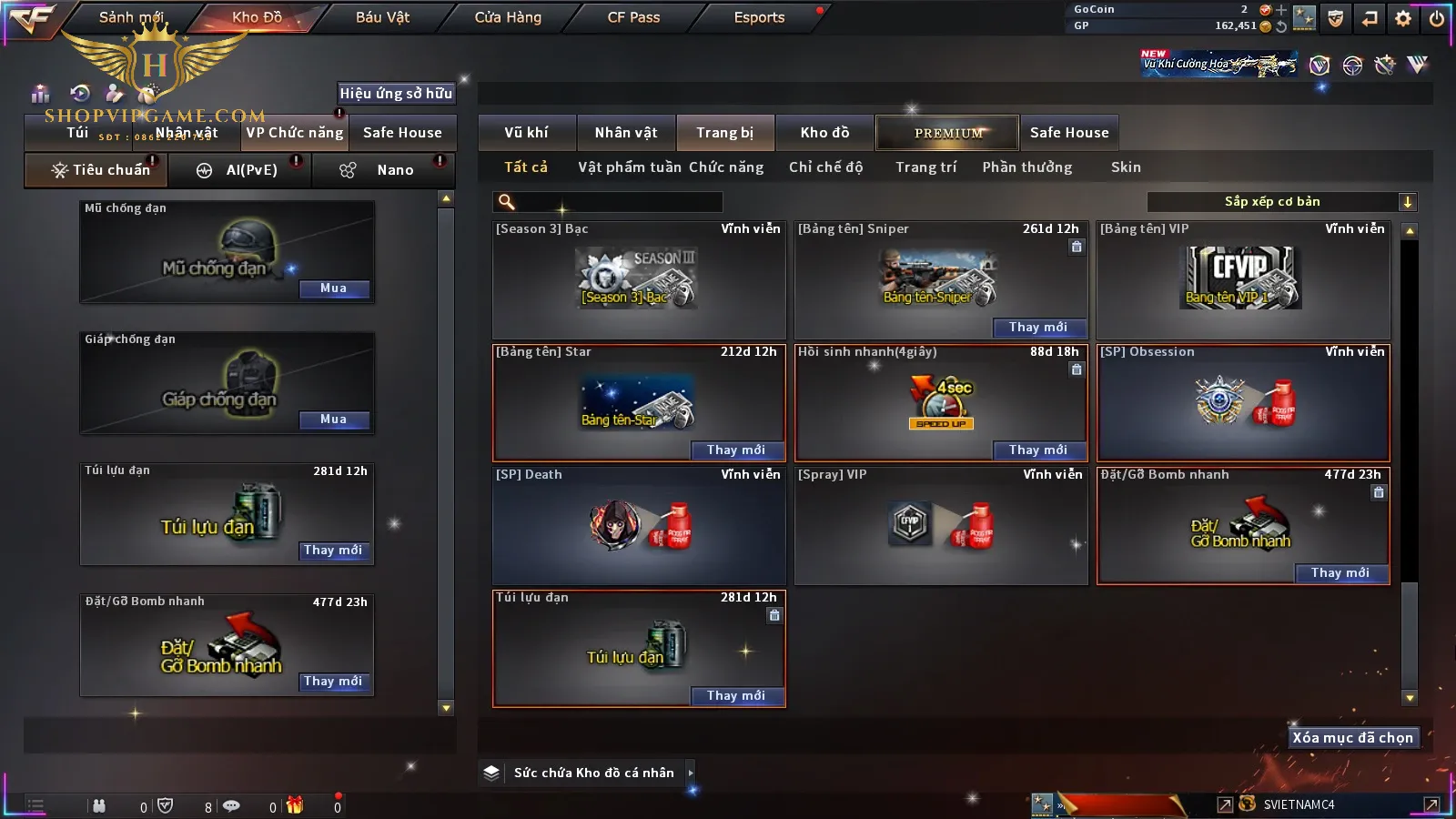Open the Báu Vật menu
1456x819 pixels.
coord(382,17)
